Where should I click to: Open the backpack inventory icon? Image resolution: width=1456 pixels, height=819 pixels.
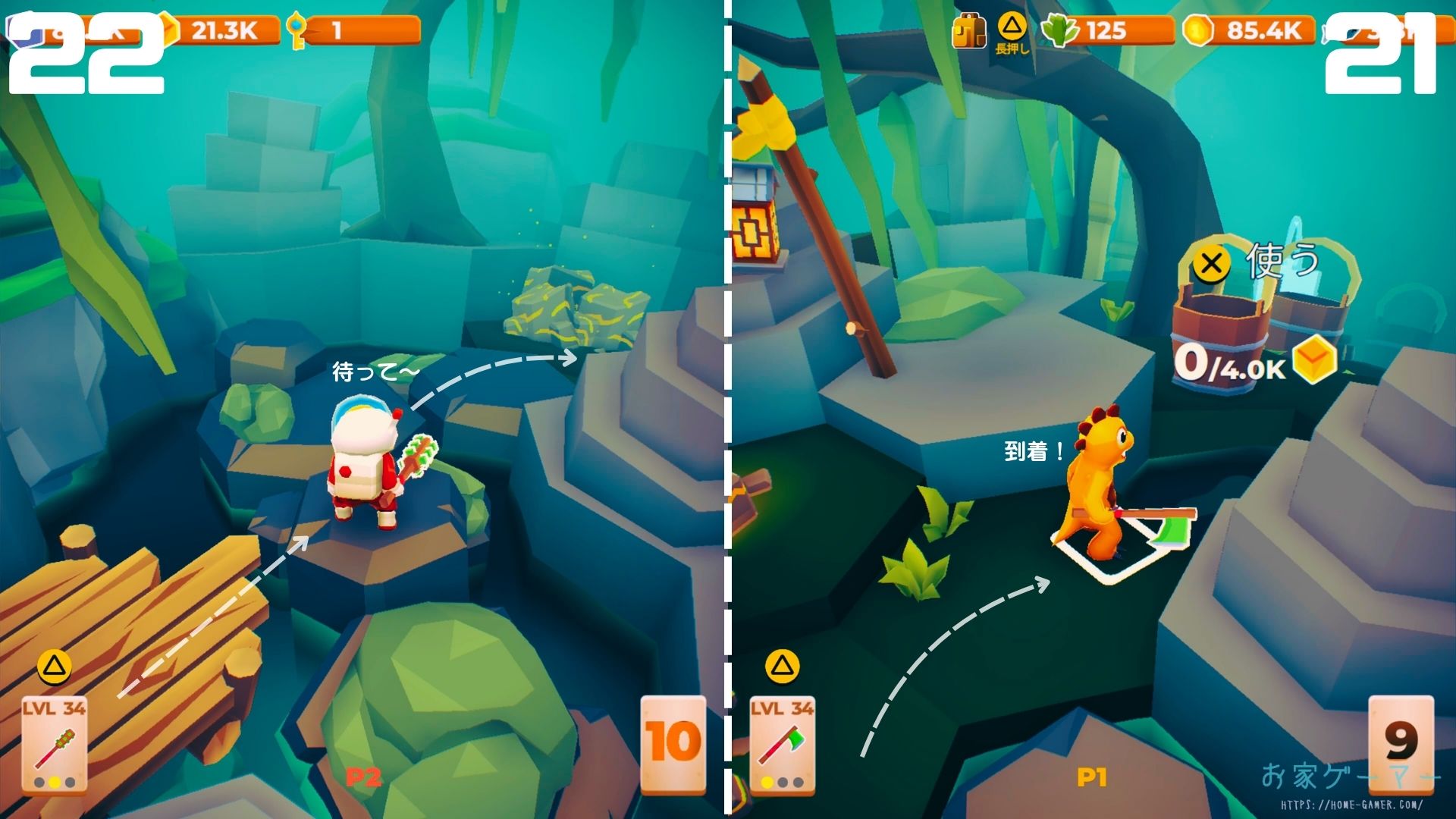pos(968,31)
